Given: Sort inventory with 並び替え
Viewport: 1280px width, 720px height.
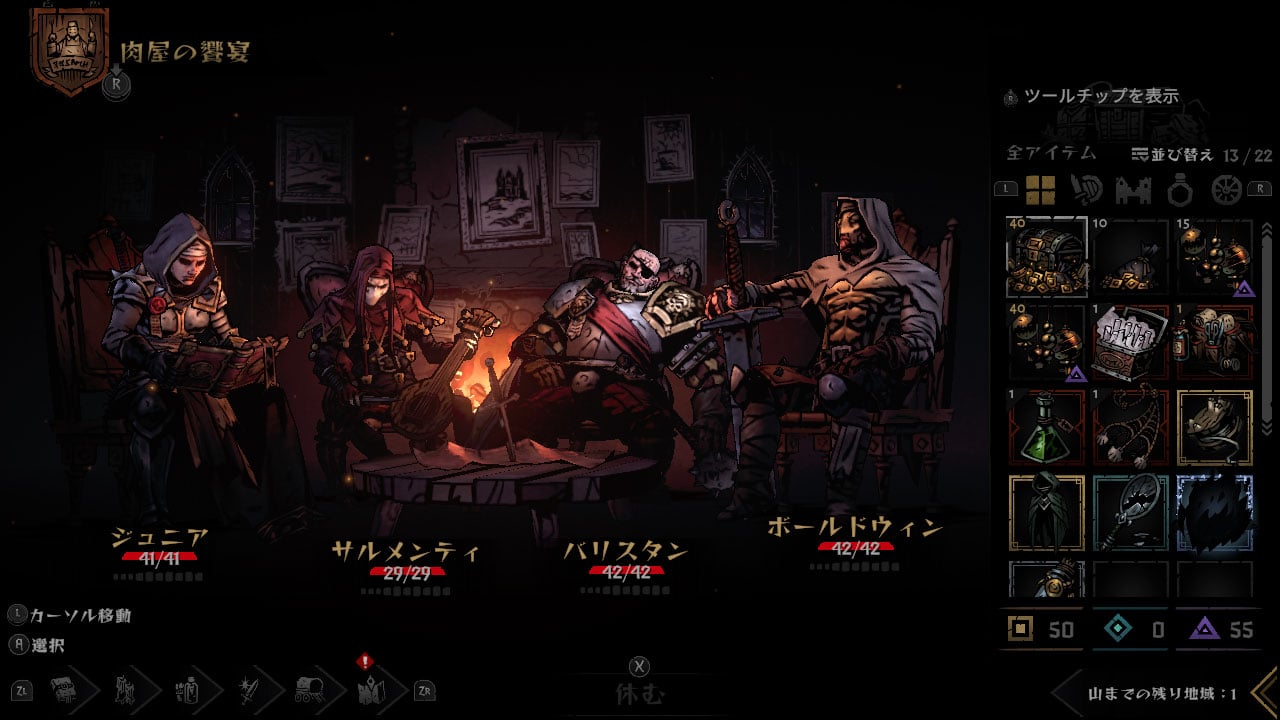Looking at the screenshot, I should pyautogui.click(x=1172, y=154).
